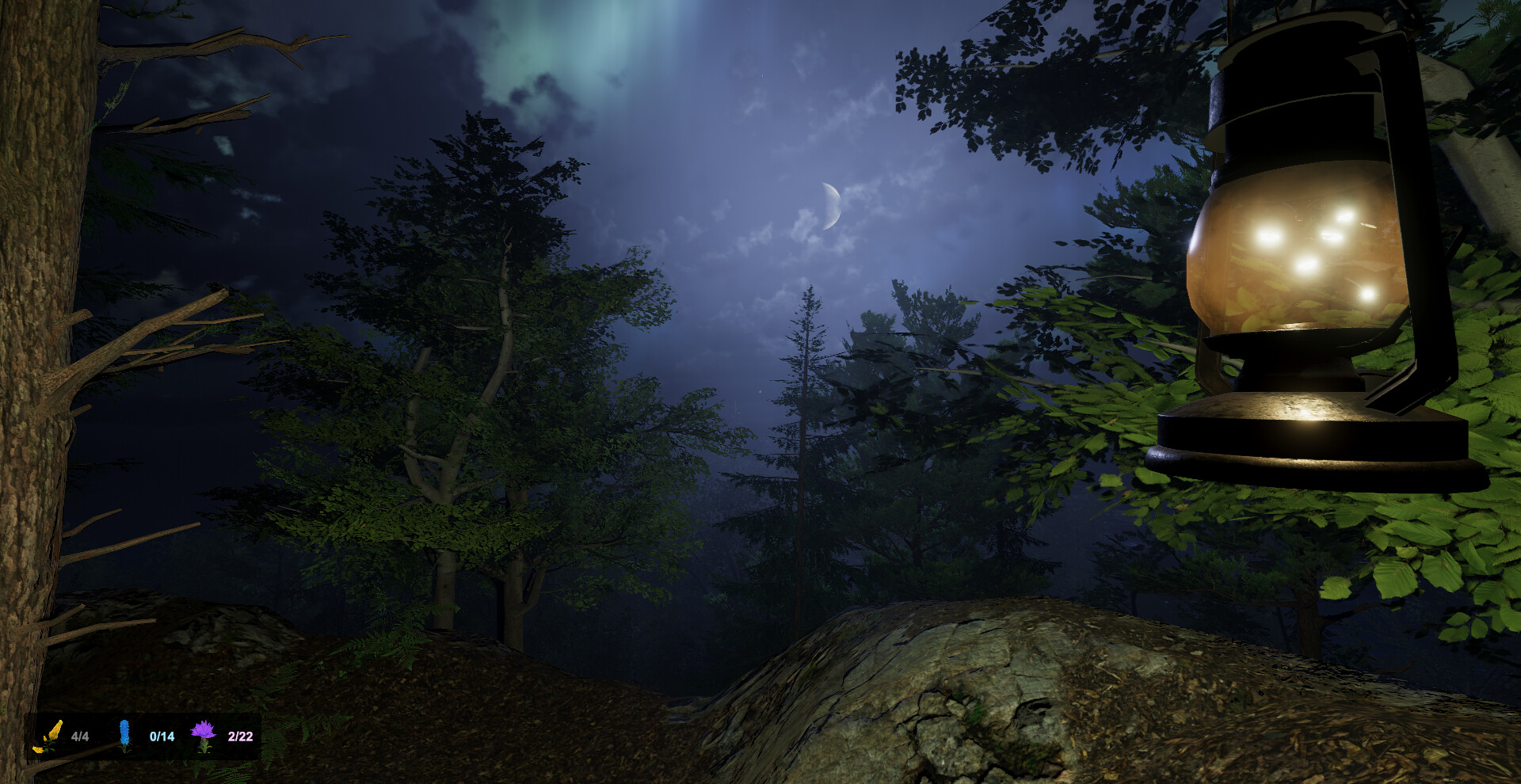This screenshot has width=1521, height=784.
Task: Click the 0/14 blue flower counter
Action: coord(162,736)
